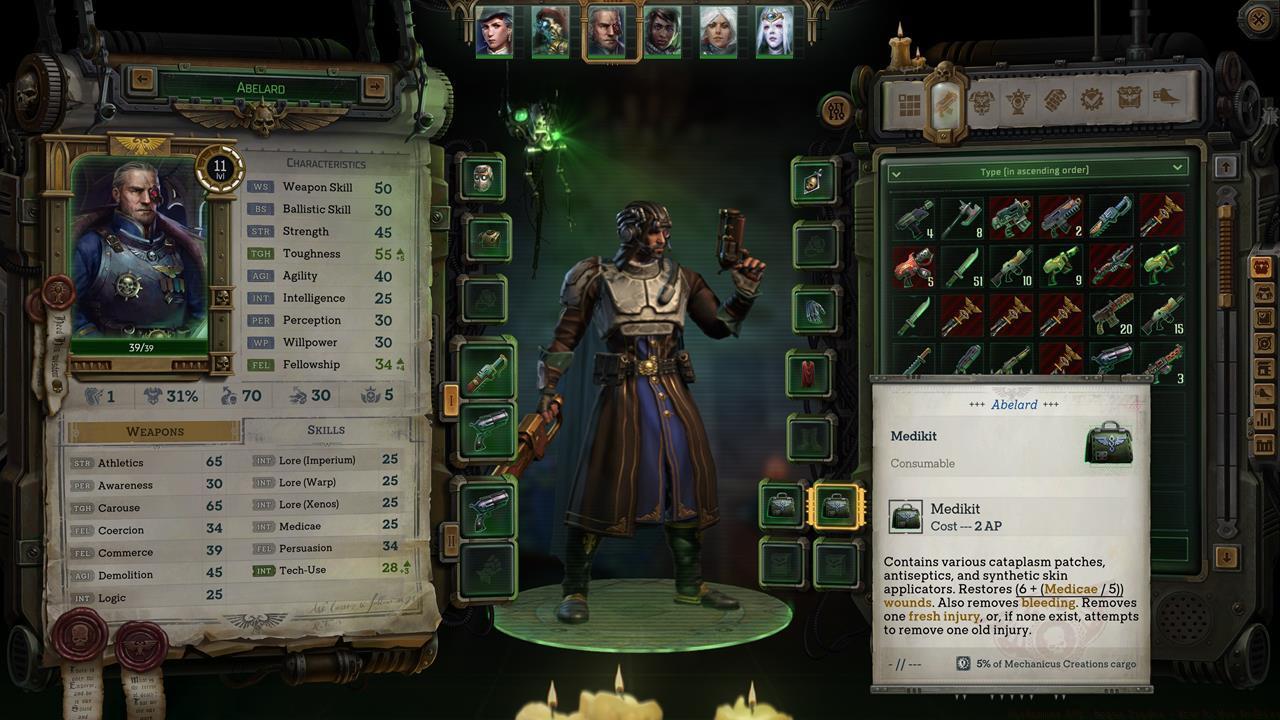1280x720 pixels.
Task: Open the quest items chest filter
Action: click(x=1131, y=100)
